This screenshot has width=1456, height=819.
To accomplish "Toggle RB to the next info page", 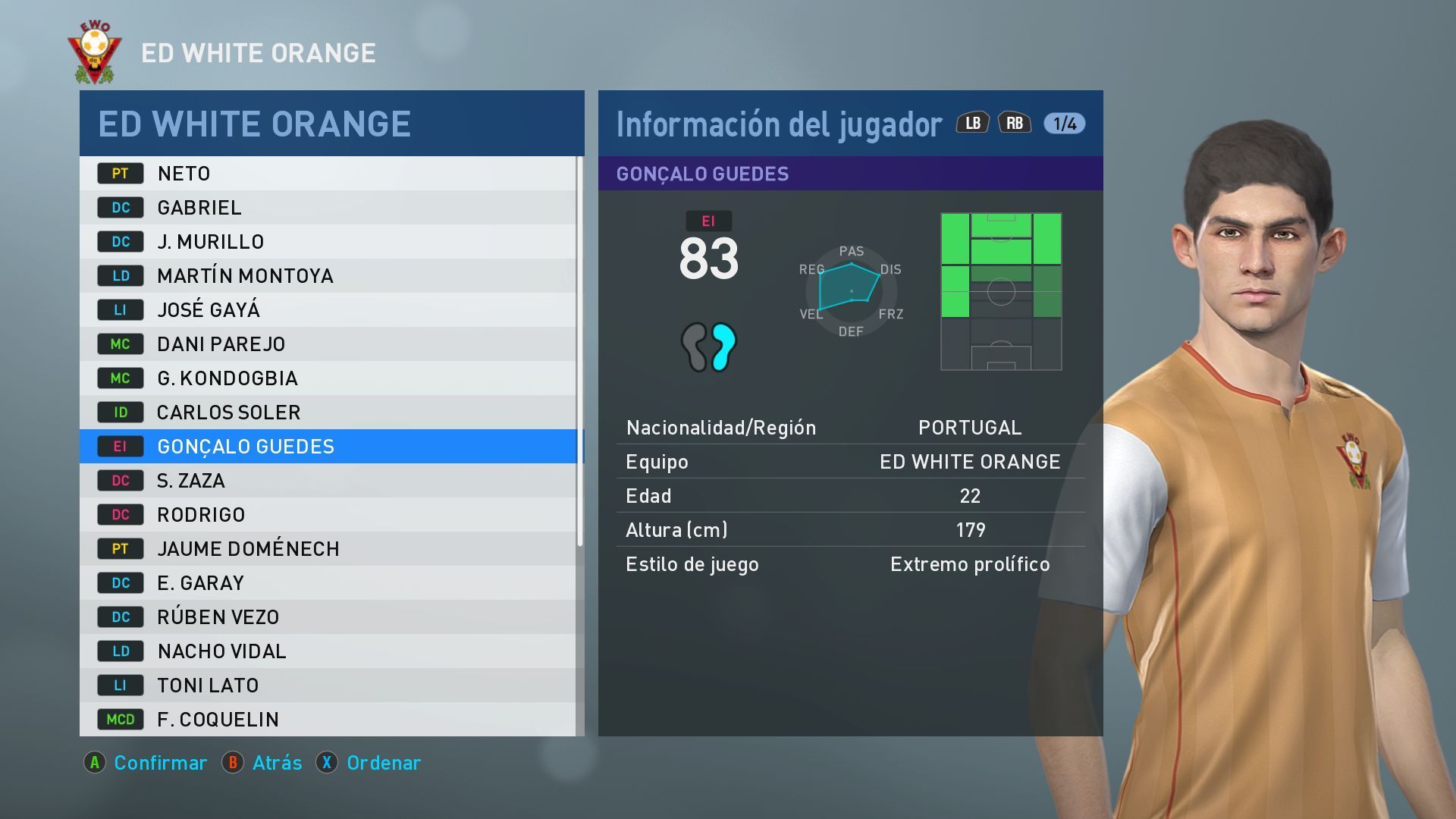I will (1015, 121).
